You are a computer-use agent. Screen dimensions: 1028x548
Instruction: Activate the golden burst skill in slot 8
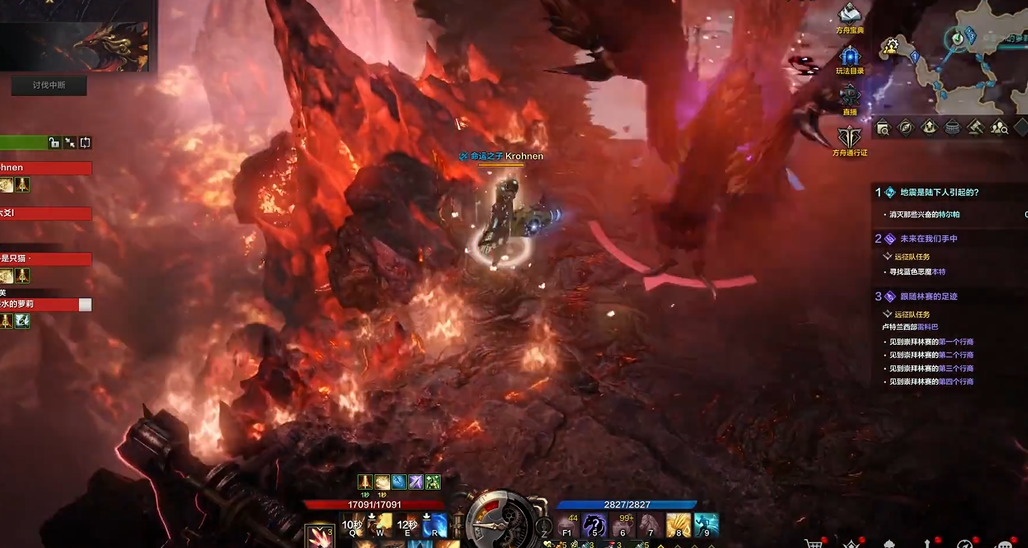pyautogui.click(x=678, y=524)
